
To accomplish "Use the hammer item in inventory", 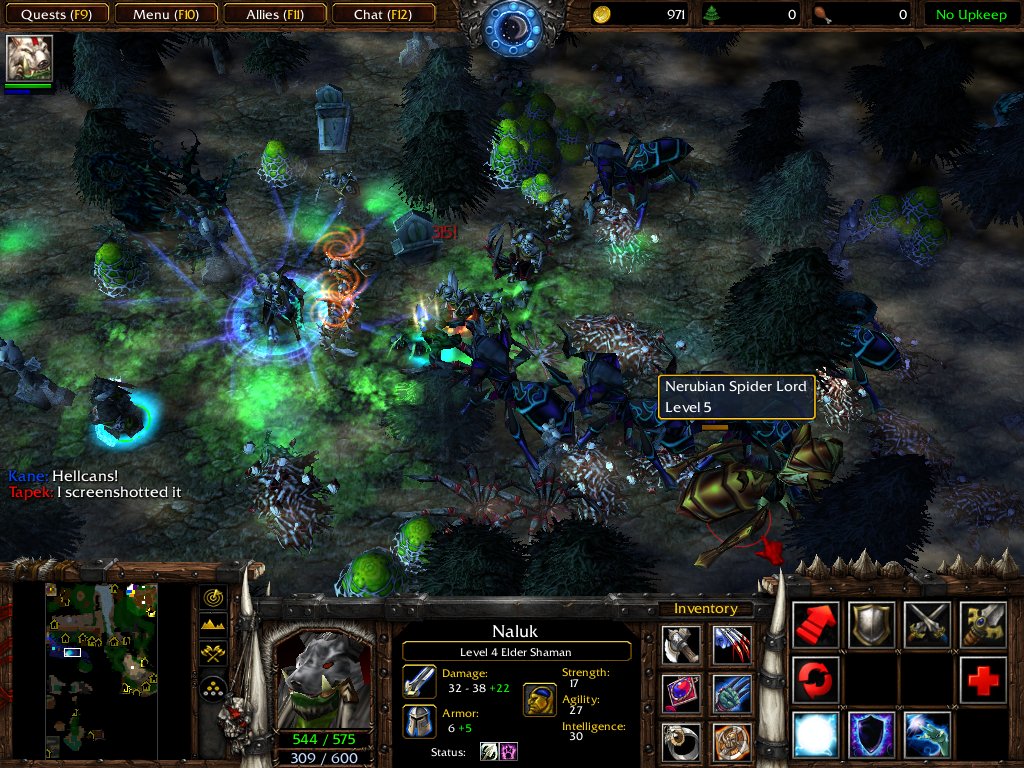I will (681, 645).
